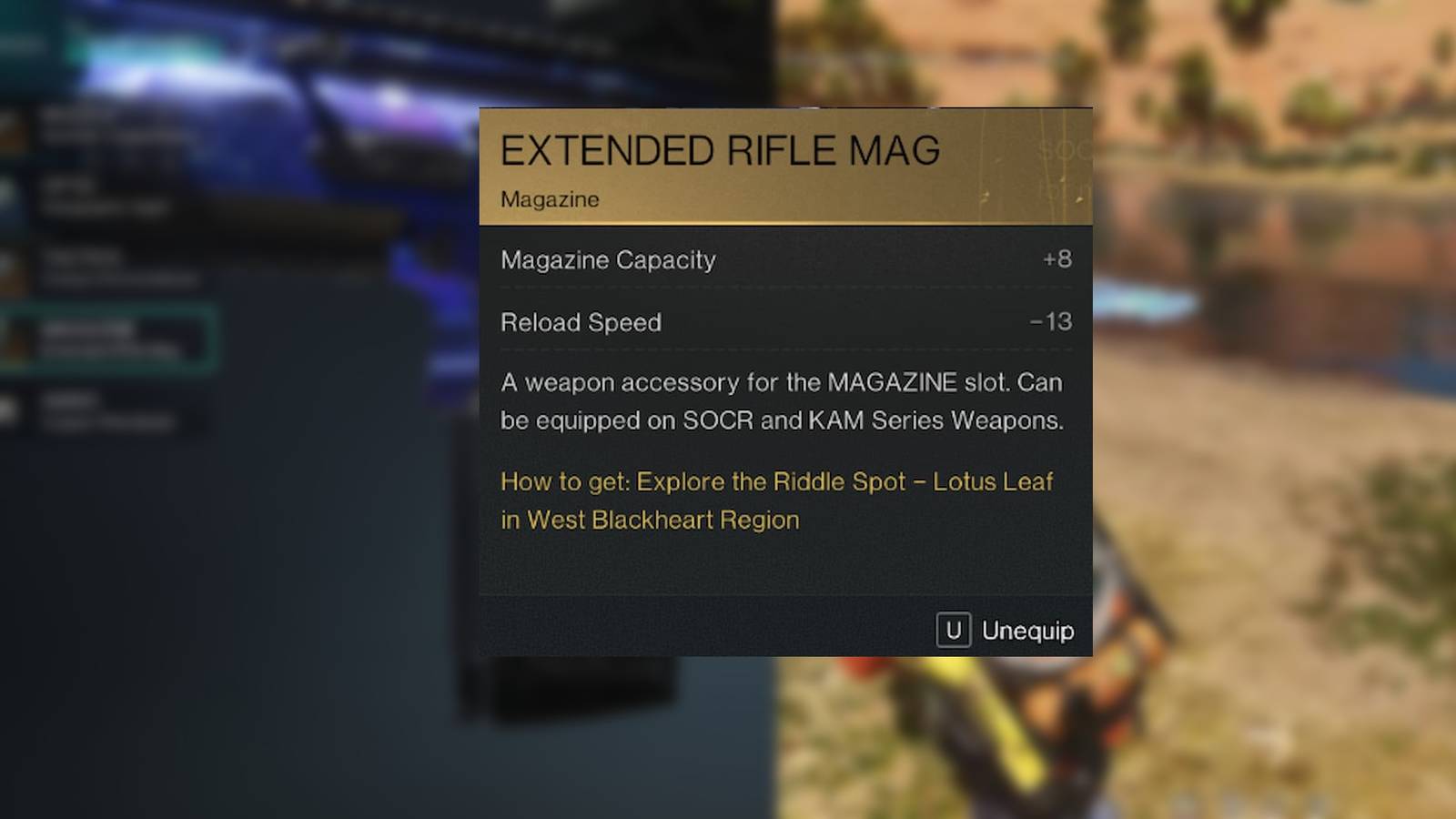This screenshot has width=1456, height=819.
Task: Click the U keybind icon next to Unequip
Action: pos(952,630)
